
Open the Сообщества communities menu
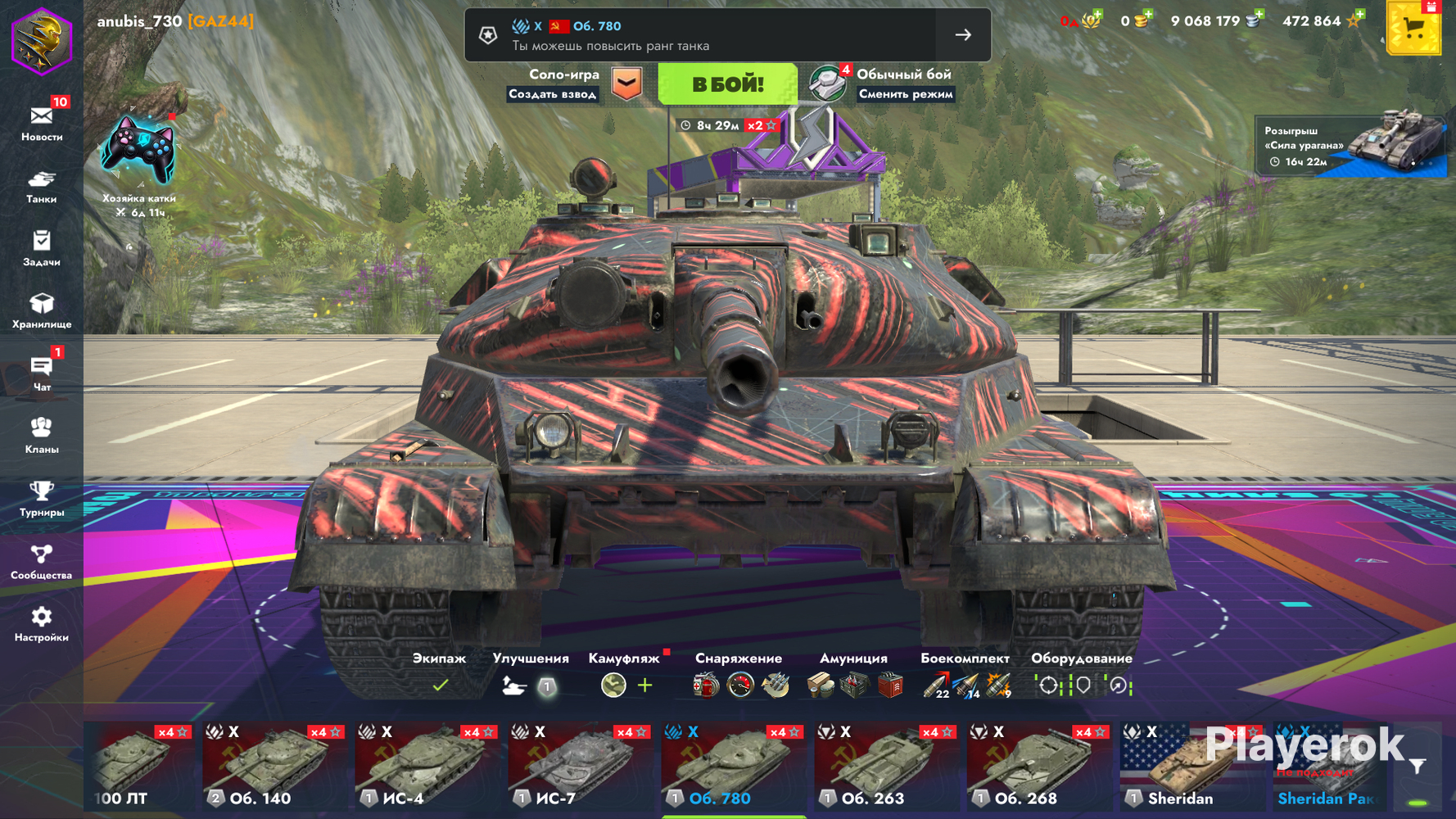42,562
